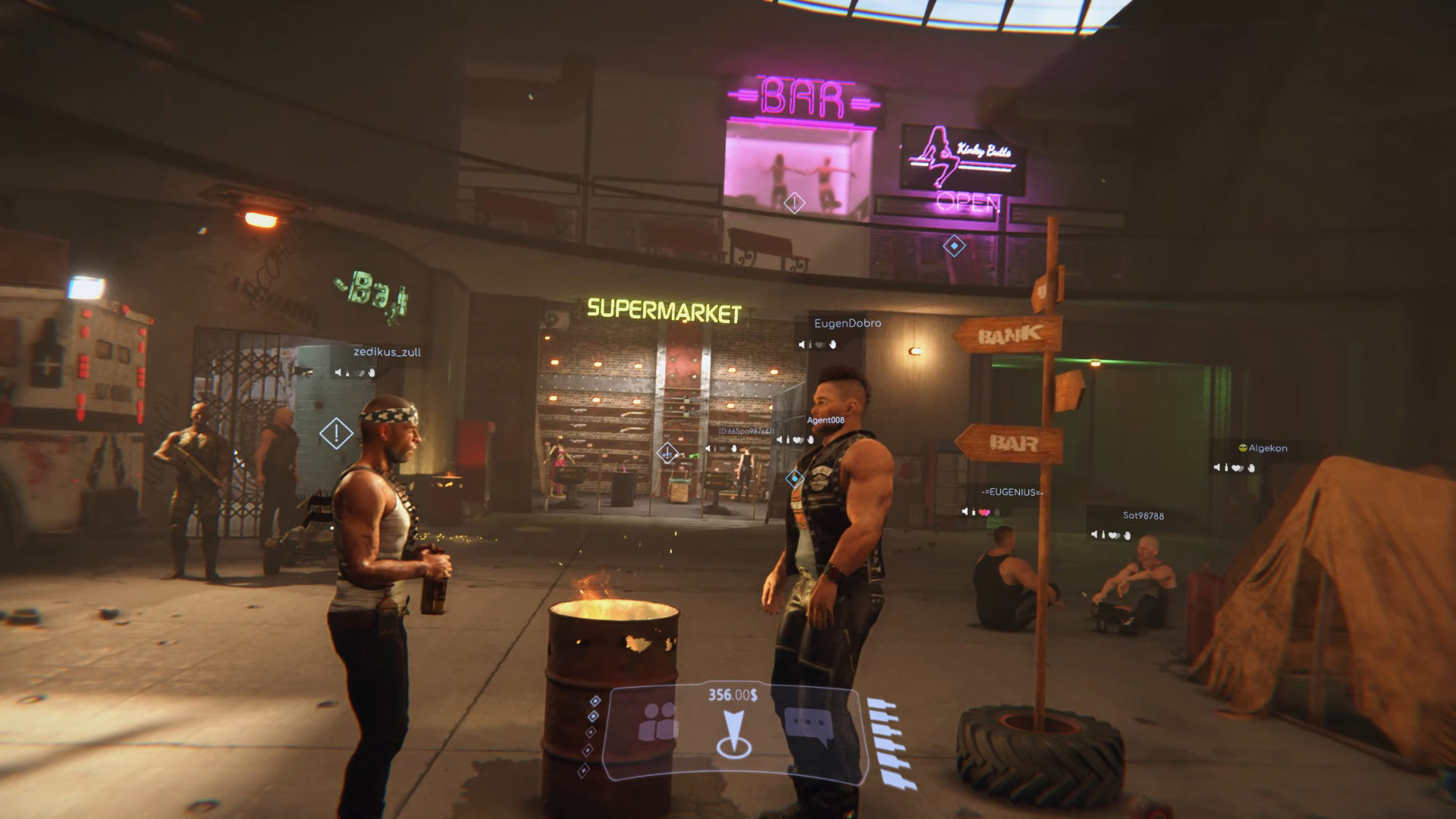Viewport: 1456px width, 819px height.
Task: Select the EugenDobro player nameplate
Action: [x=847, y=323]
